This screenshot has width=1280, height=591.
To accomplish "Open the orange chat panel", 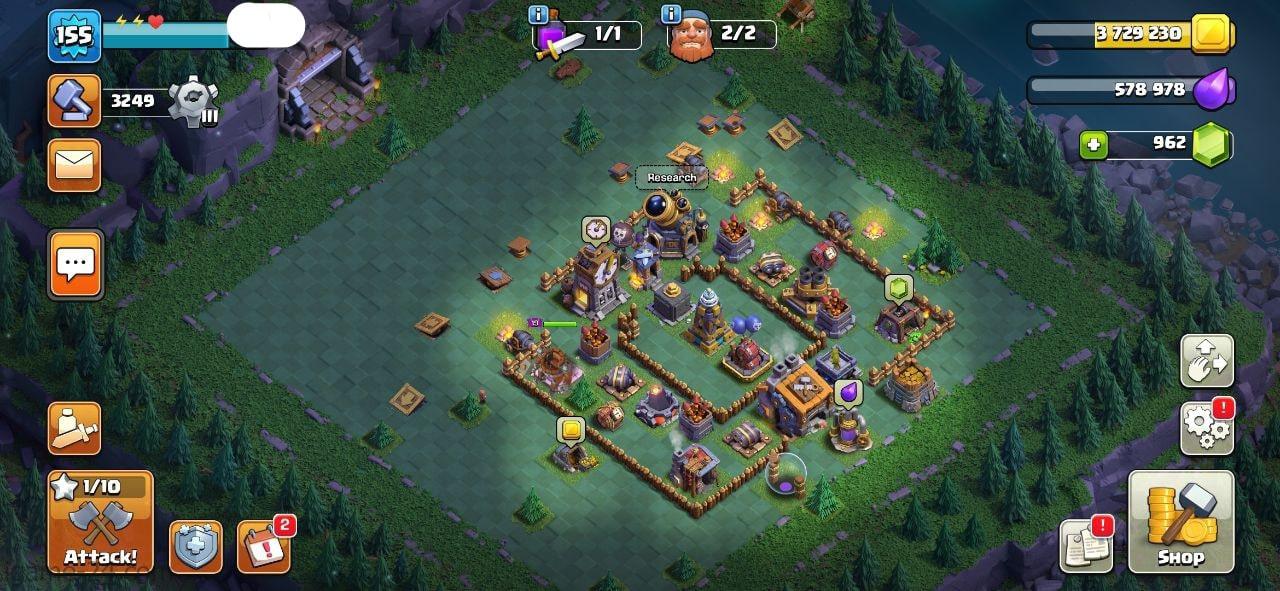I will pyautogui.click(x=75, y=265).
